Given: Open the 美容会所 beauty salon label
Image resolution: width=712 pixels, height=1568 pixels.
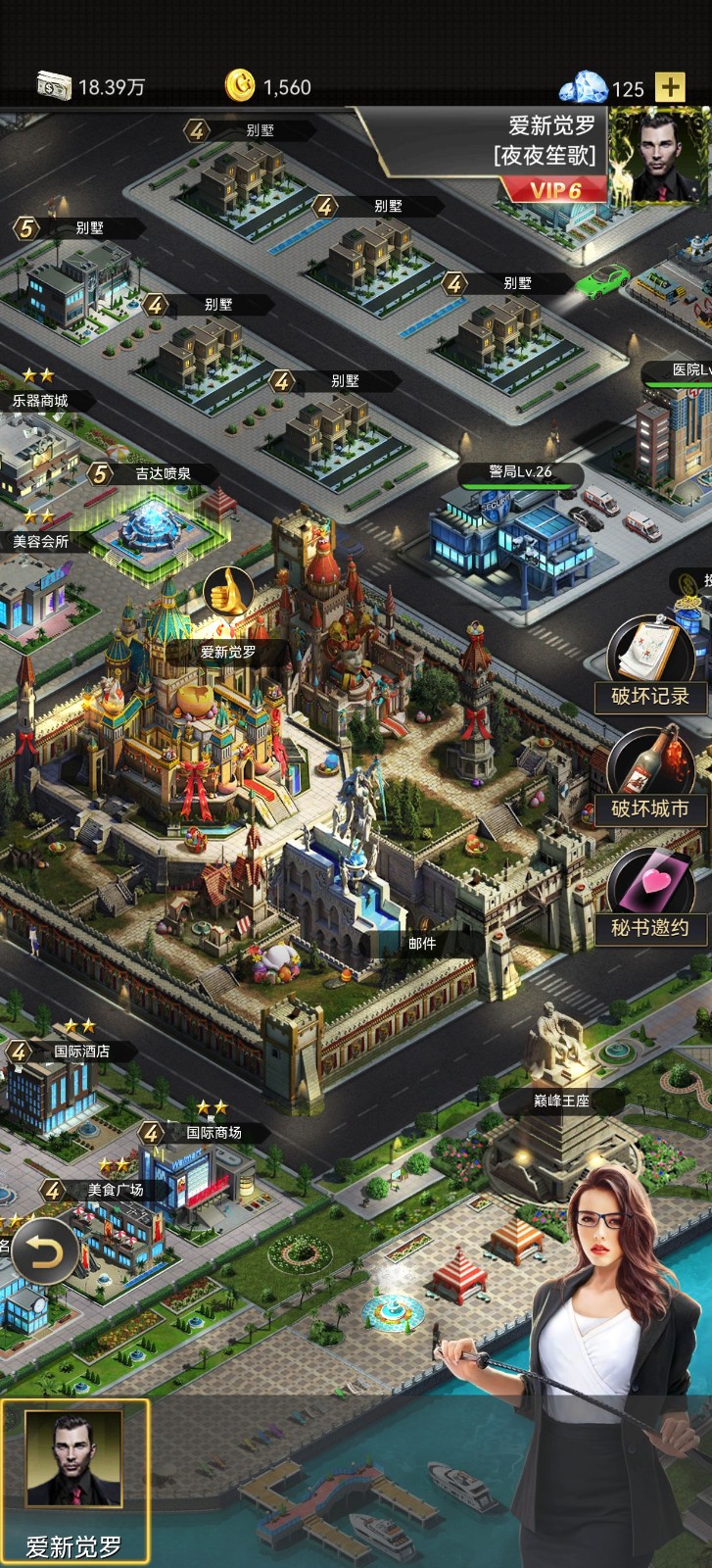Looking at the screenshot, I should click(40, 541).
